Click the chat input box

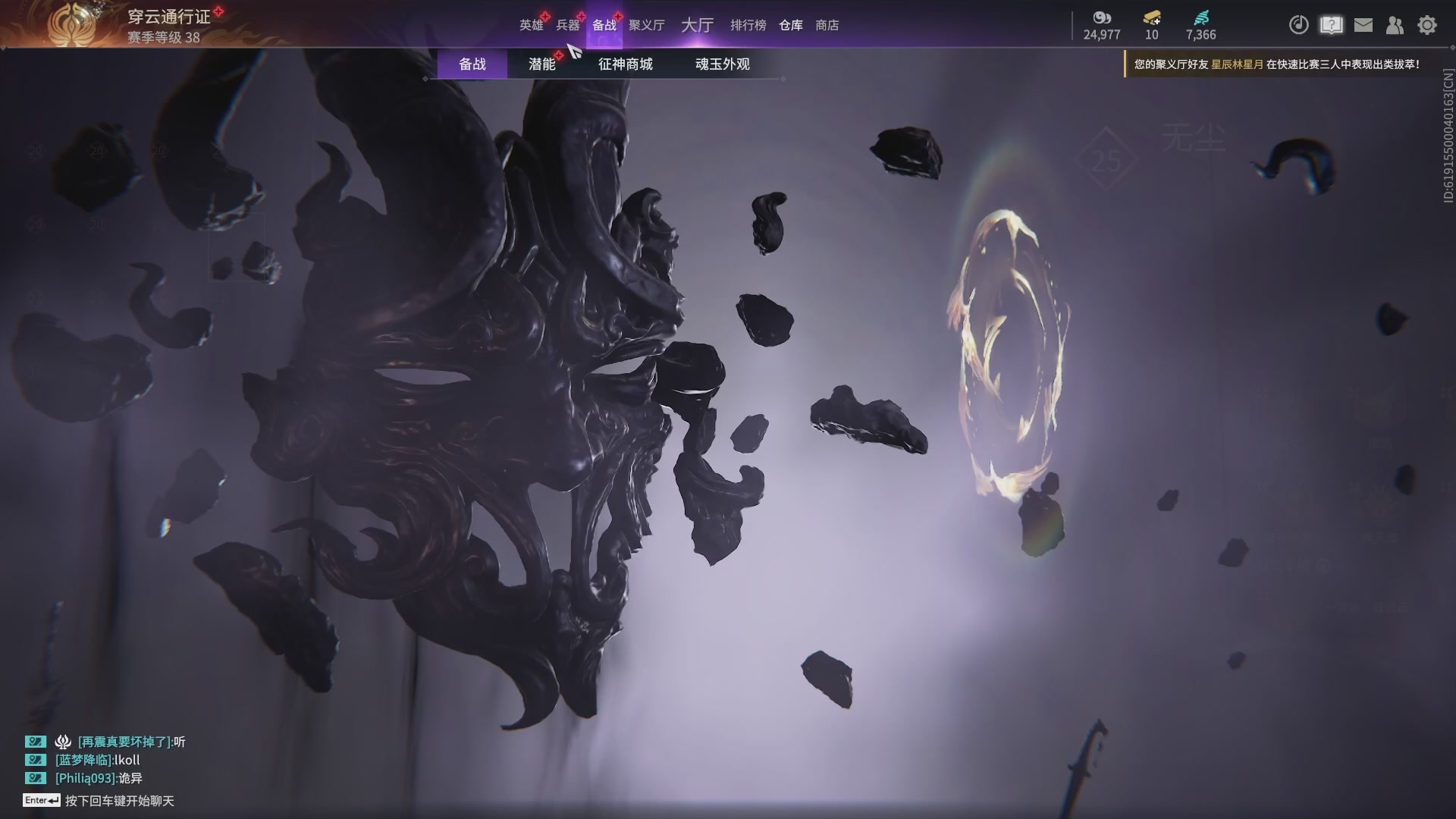pos(119,801)
